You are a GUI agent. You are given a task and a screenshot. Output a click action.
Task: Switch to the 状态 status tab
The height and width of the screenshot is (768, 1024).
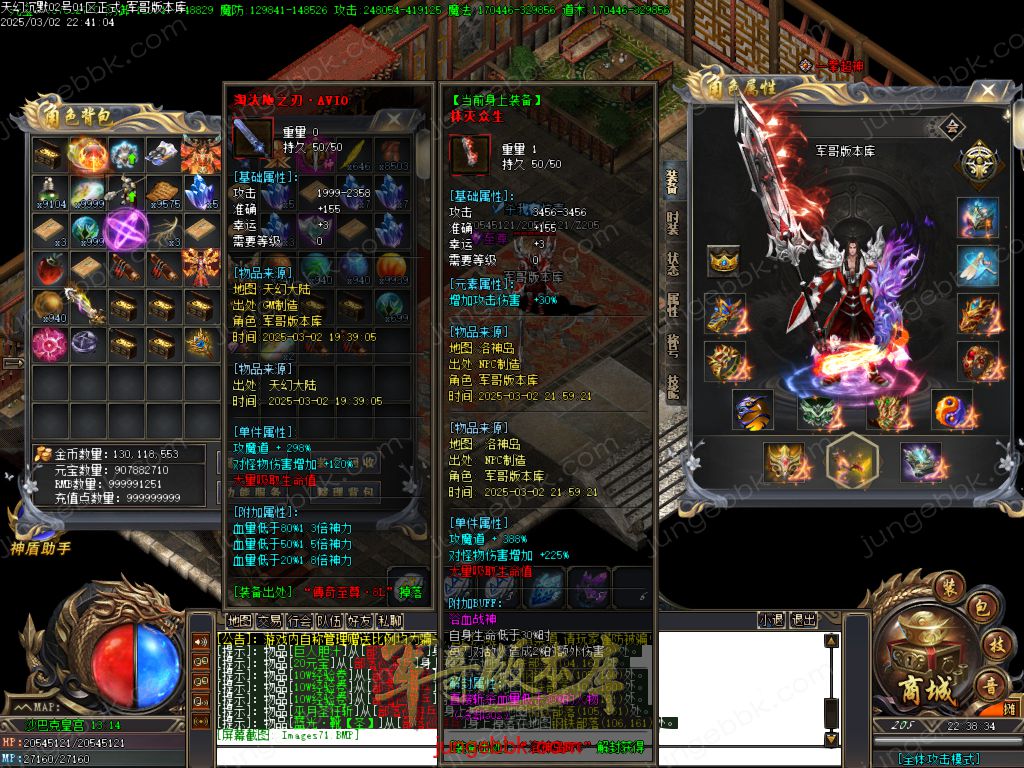672,265
